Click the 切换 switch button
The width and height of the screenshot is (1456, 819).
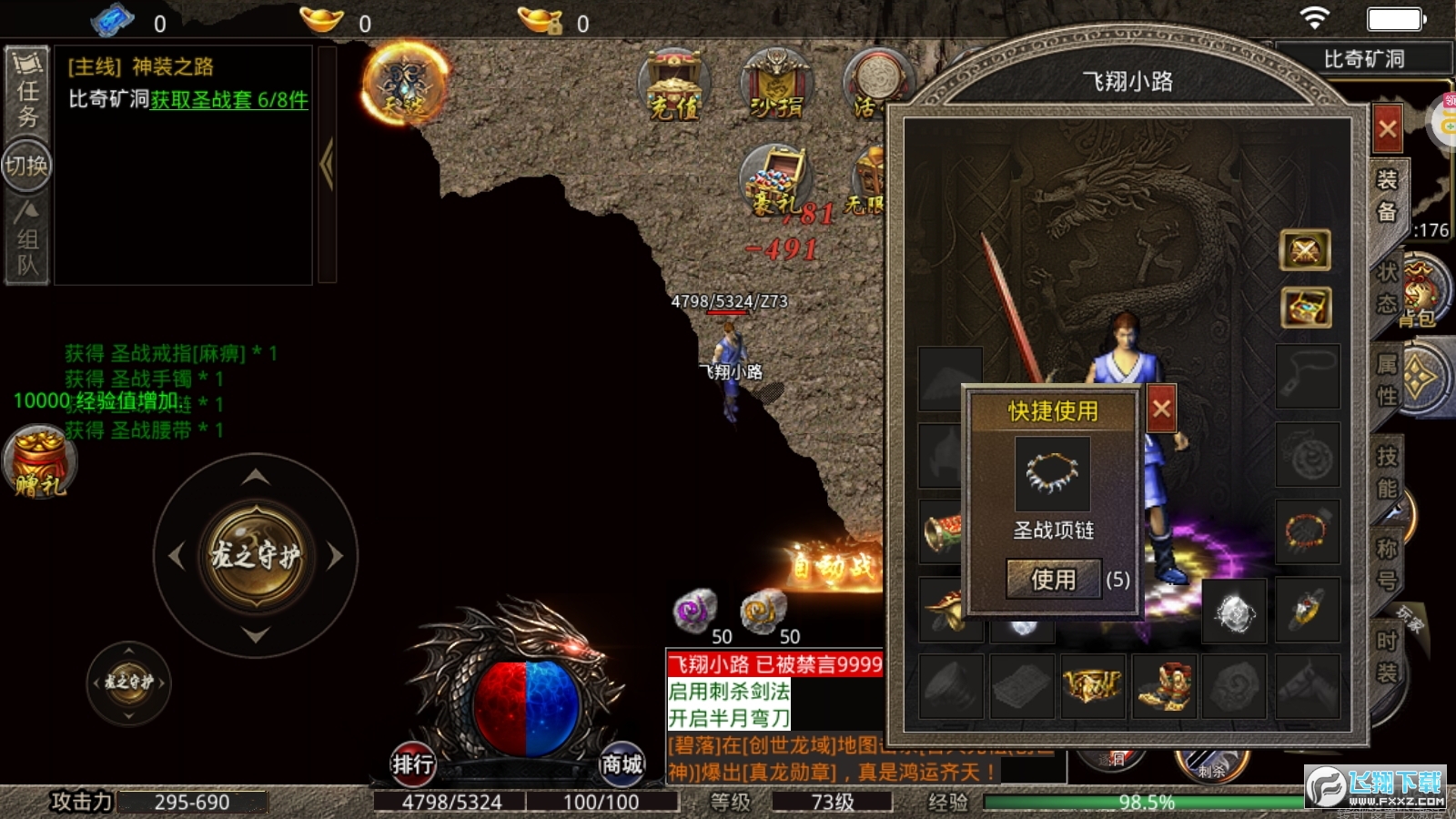tap(27, 166)
